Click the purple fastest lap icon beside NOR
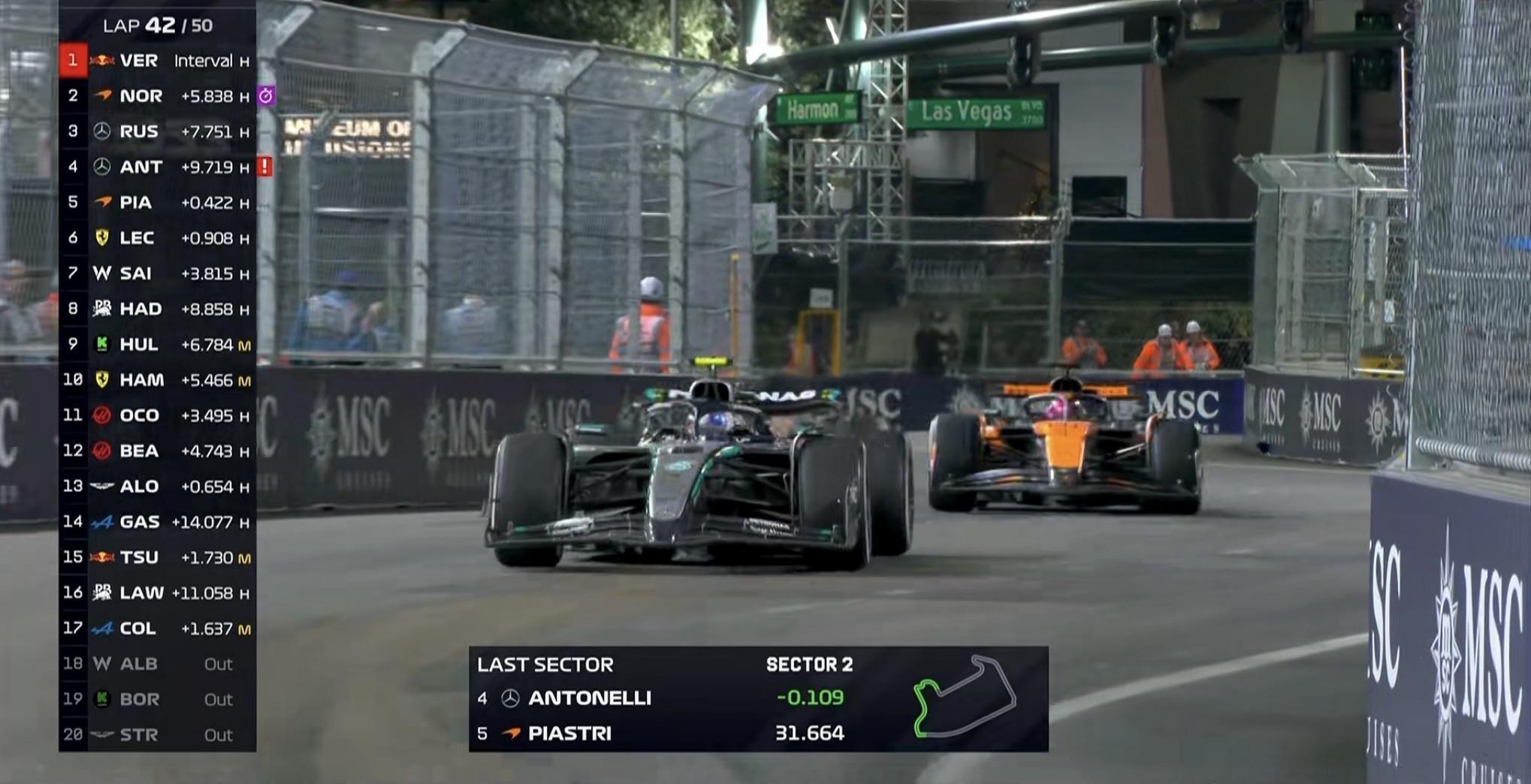 tap(266, 96)
